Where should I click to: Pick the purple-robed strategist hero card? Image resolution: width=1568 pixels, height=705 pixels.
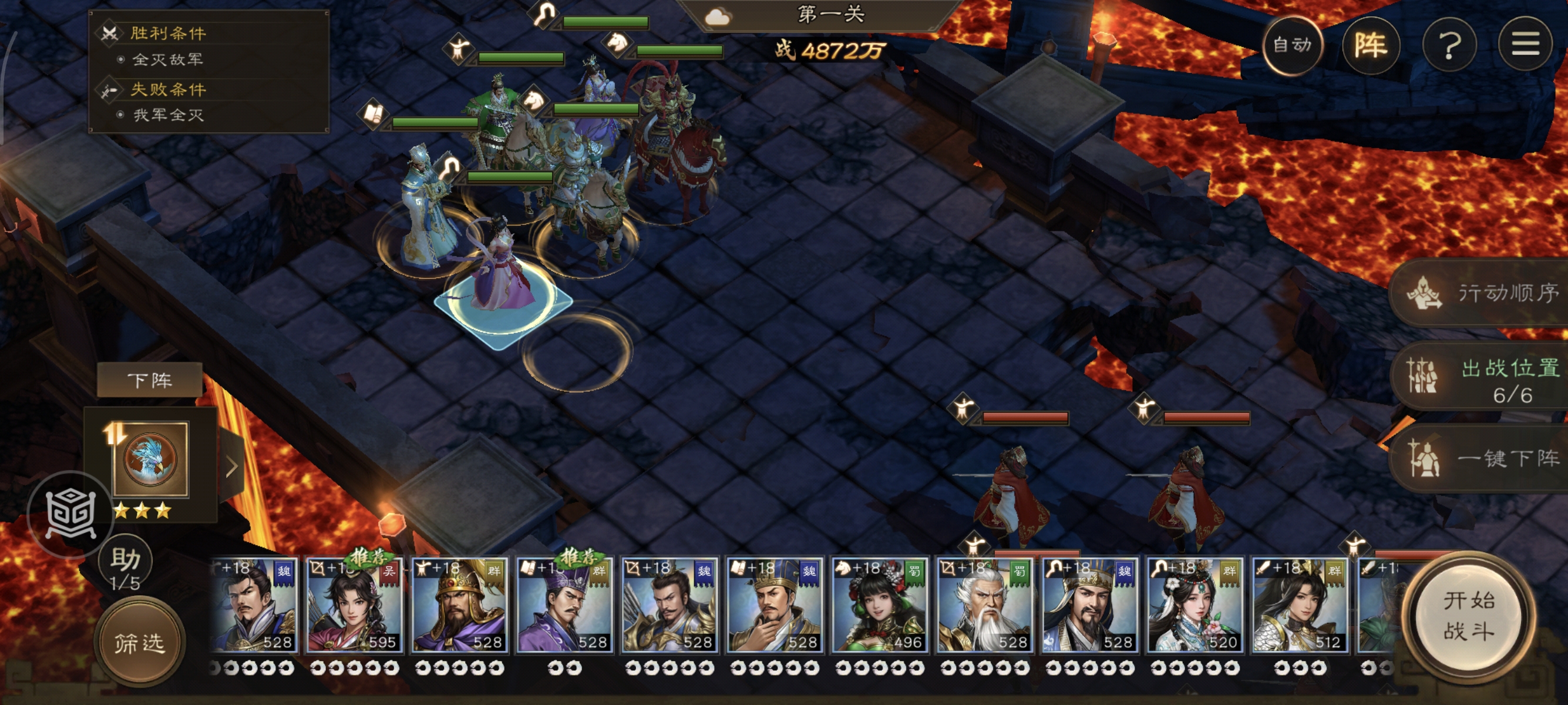(x=564, y=606)
